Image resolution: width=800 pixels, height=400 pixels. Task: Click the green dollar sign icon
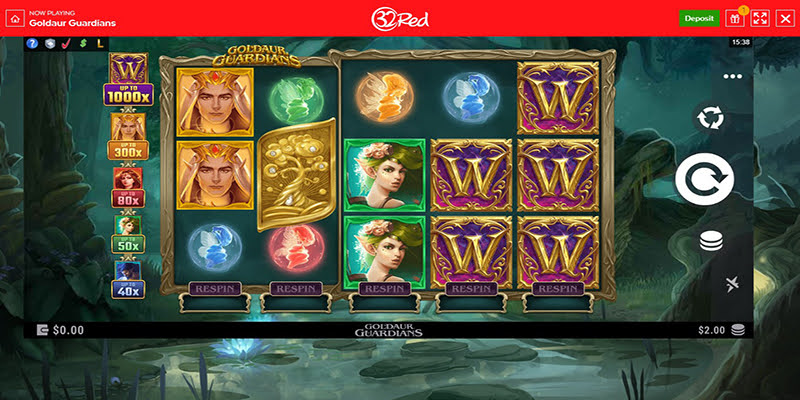click(x=83, y=44)
